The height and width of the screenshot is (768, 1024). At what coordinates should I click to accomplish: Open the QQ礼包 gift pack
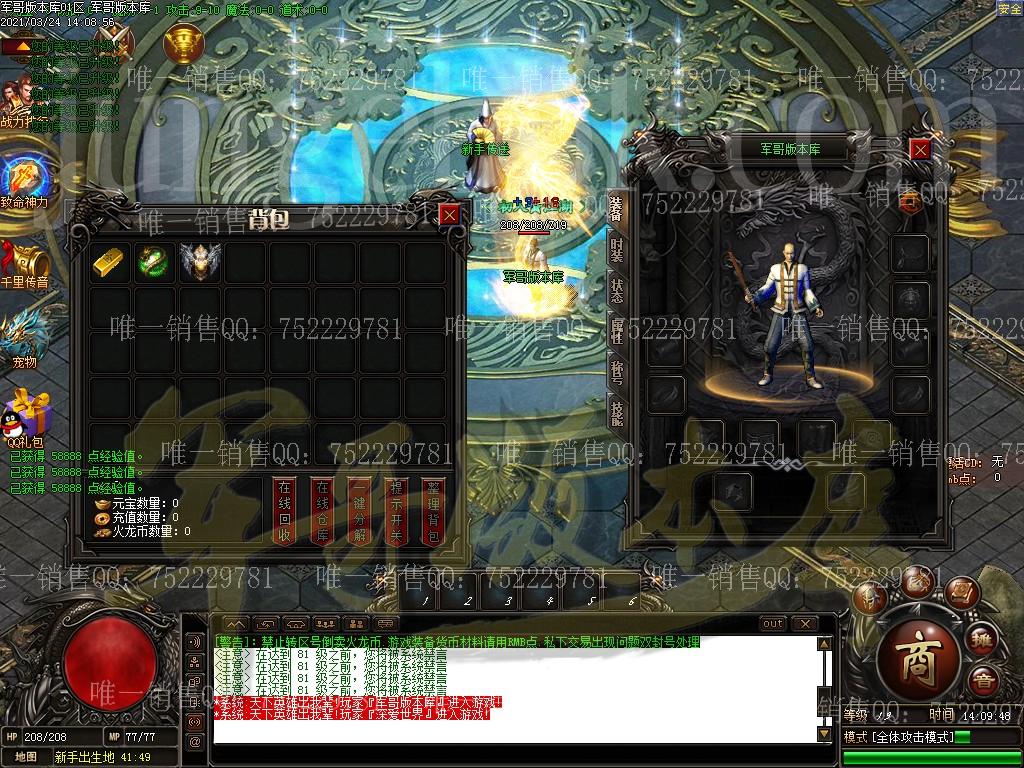(25, 414)
